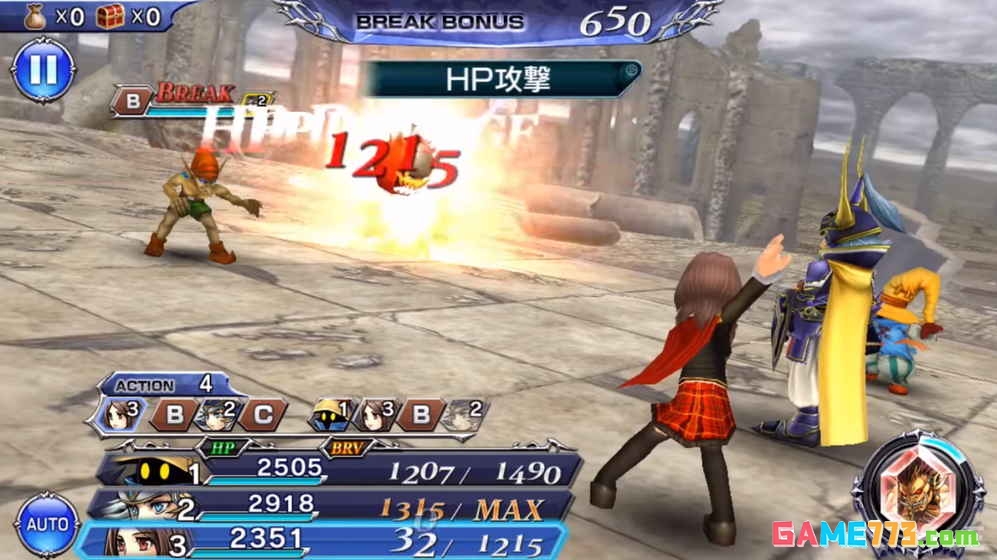Select party member 1's status row
Image resolution: width=997 pixels, height=560 pixels.
pyautogui.click(x=340, y=469)
